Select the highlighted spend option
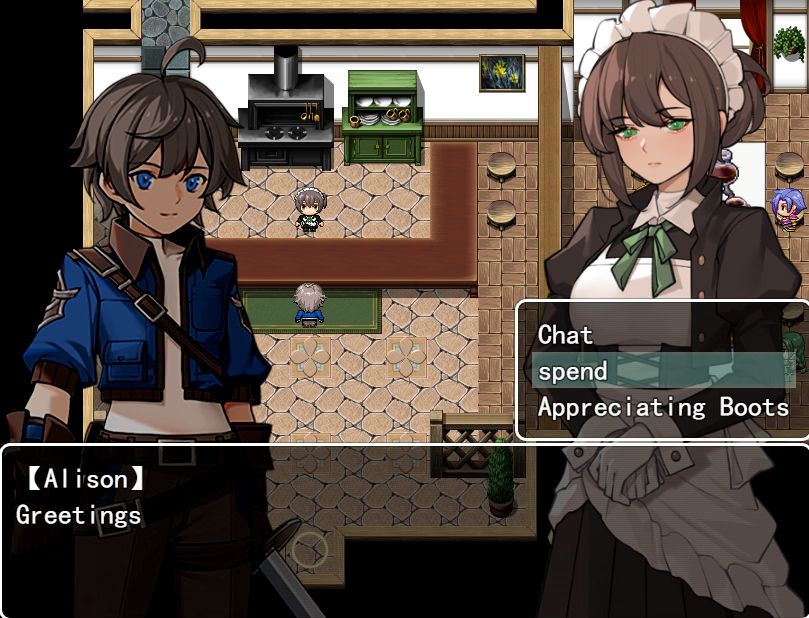The height and width of the screenshot is (618, 809). [x=572, y=371]
